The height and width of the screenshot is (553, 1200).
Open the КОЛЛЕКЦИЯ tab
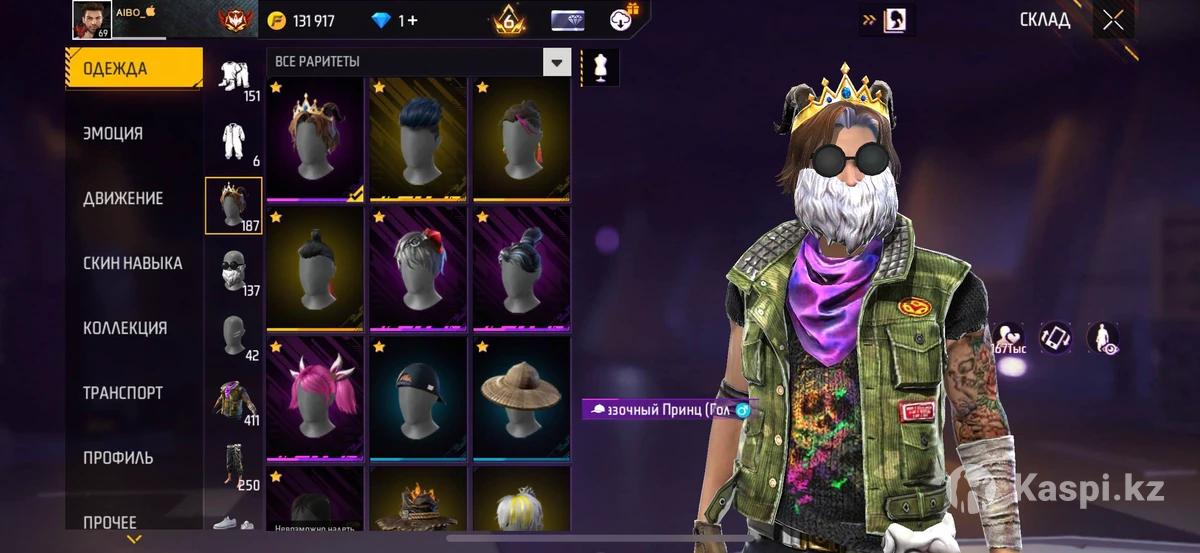coord(125,328)
